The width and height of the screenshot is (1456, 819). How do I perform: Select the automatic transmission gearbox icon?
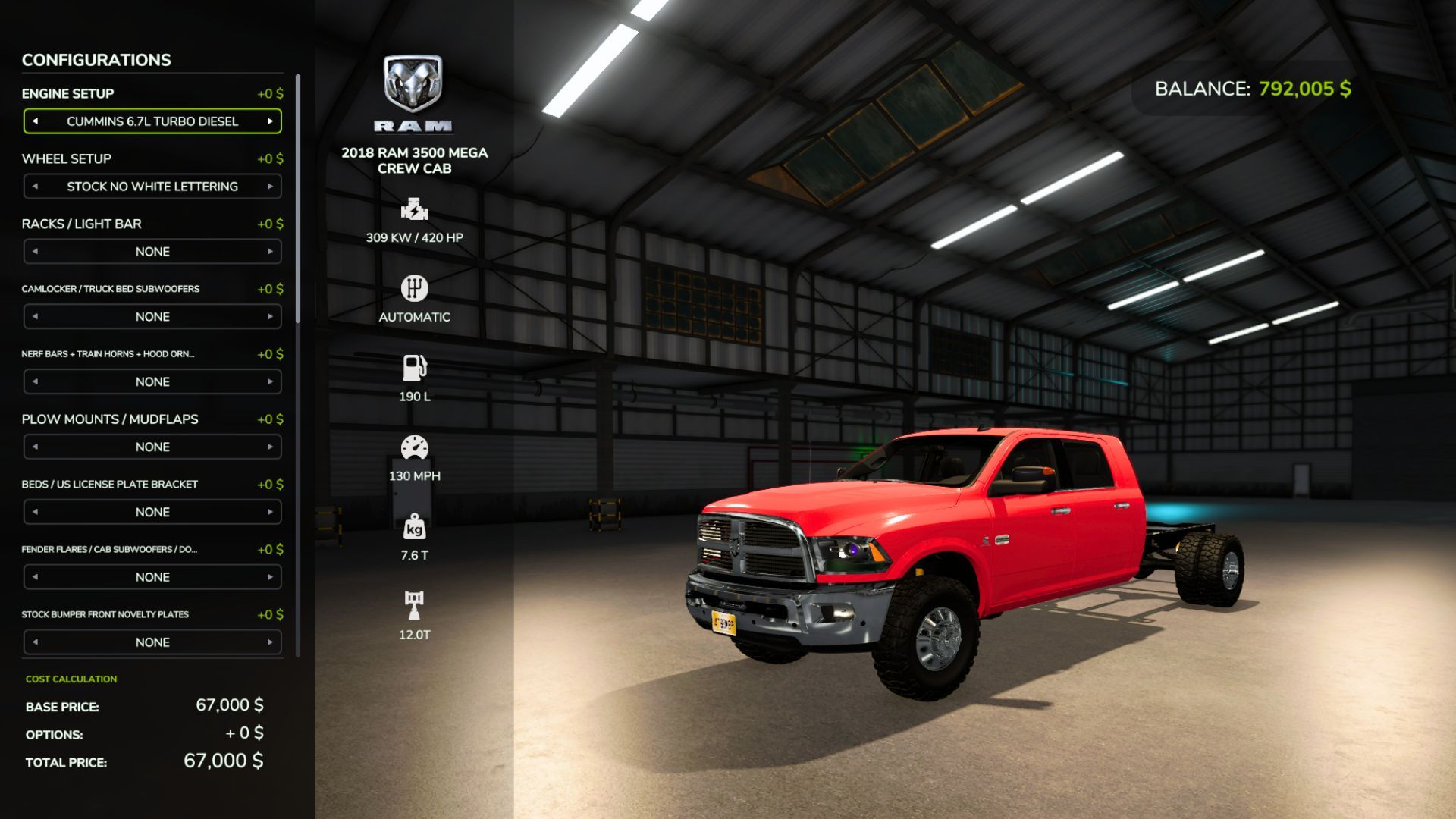click(x=414, y=290)
